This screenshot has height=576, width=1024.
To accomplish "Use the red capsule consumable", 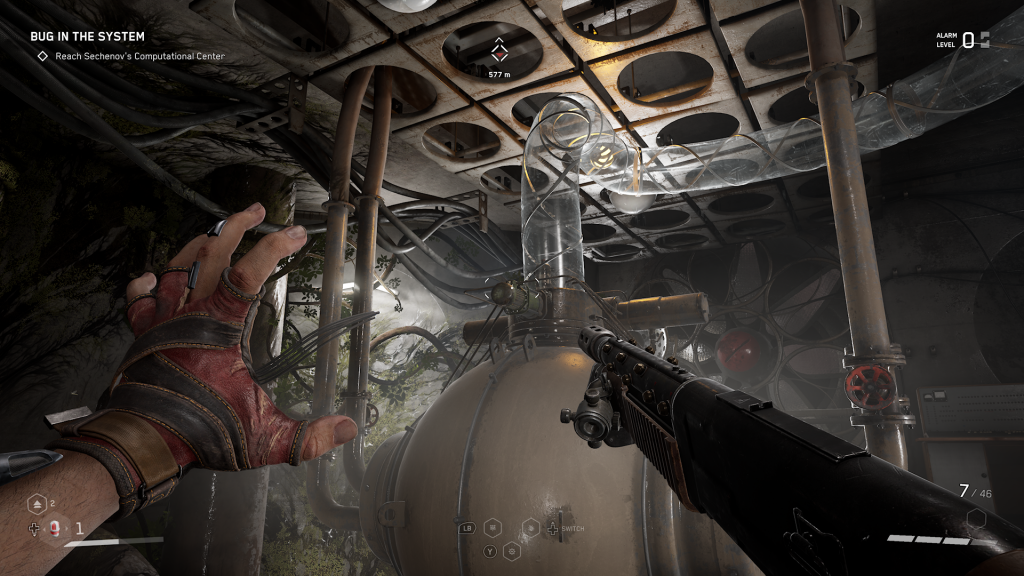I will 55,528.
